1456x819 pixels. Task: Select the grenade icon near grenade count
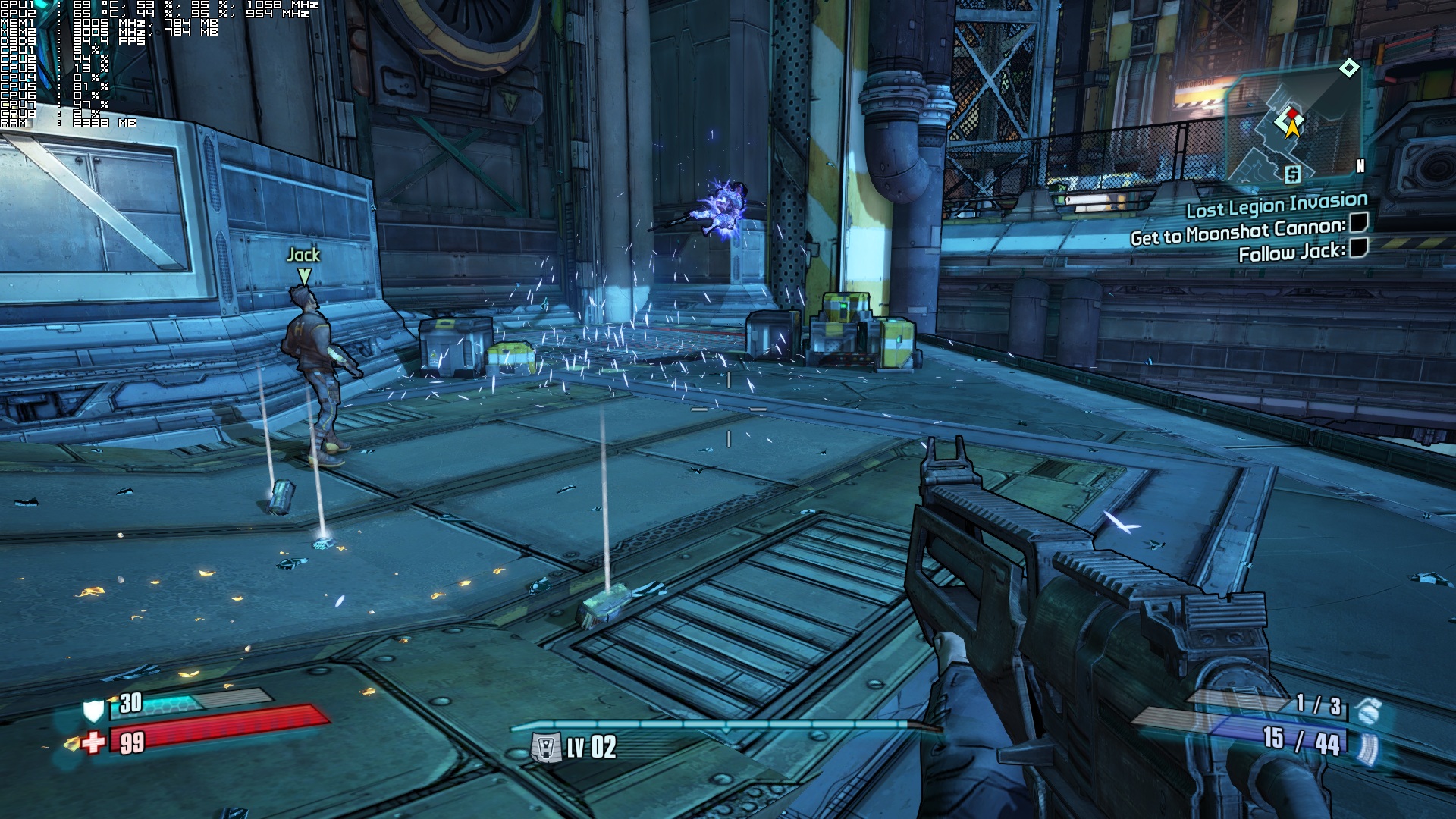1370,710
